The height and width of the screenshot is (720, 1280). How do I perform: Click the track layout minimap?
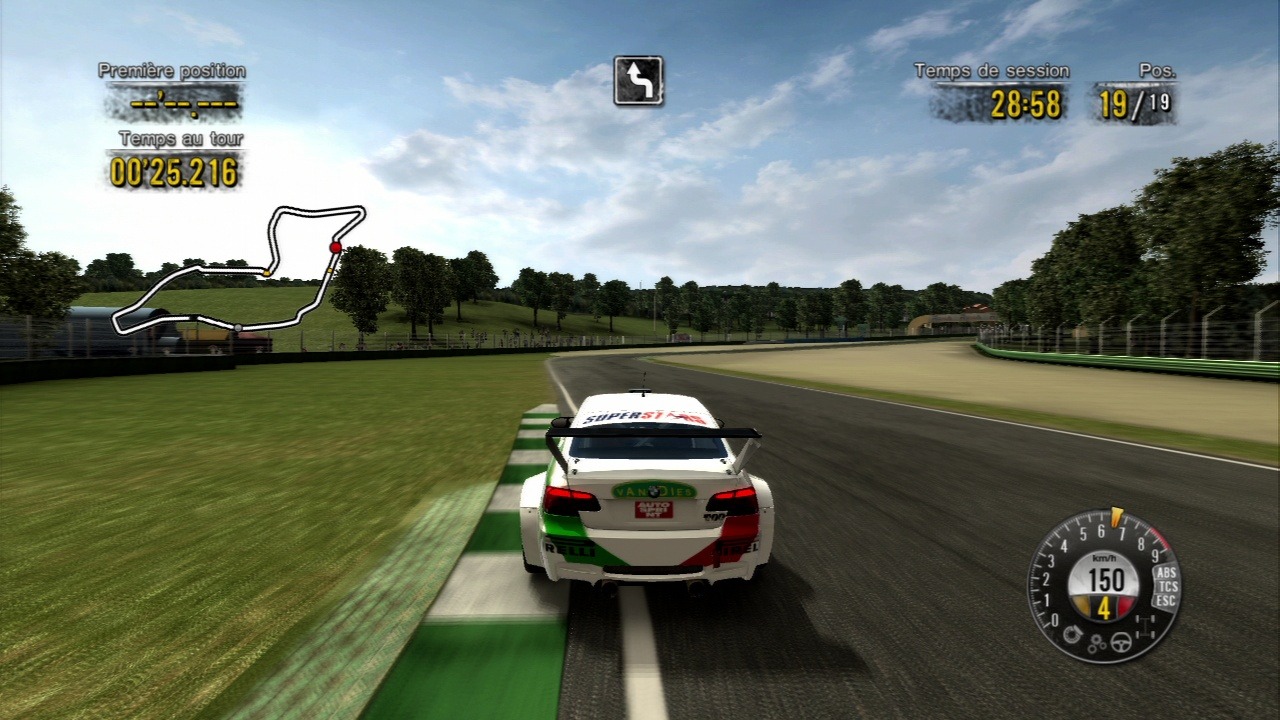(x=240, y=268)
